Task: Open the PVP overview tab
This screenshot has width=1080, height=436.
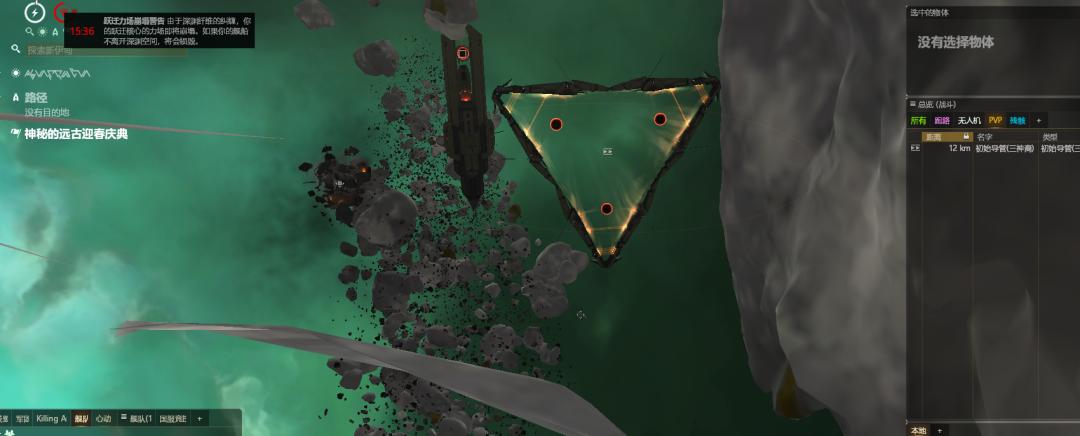Action: coord(995,120)
